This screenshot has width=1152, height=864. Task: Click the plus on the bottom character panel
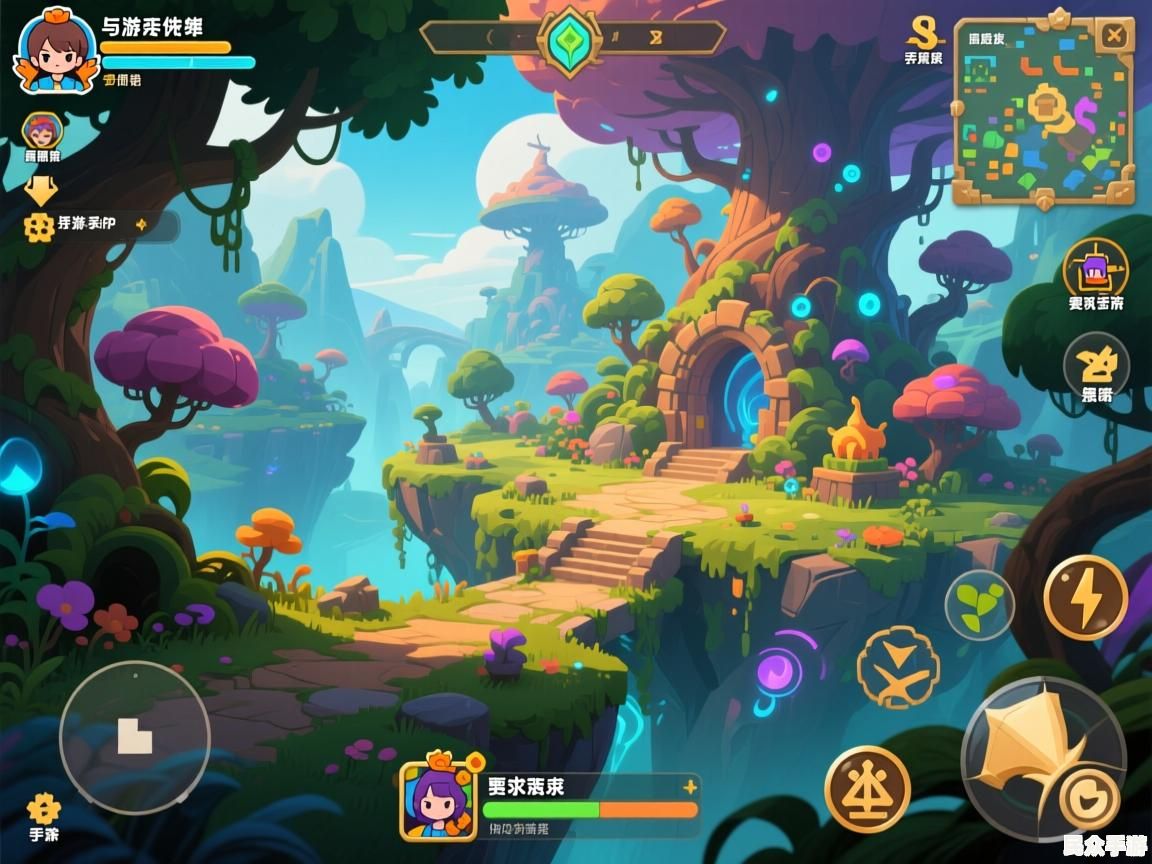pos(689,787)
